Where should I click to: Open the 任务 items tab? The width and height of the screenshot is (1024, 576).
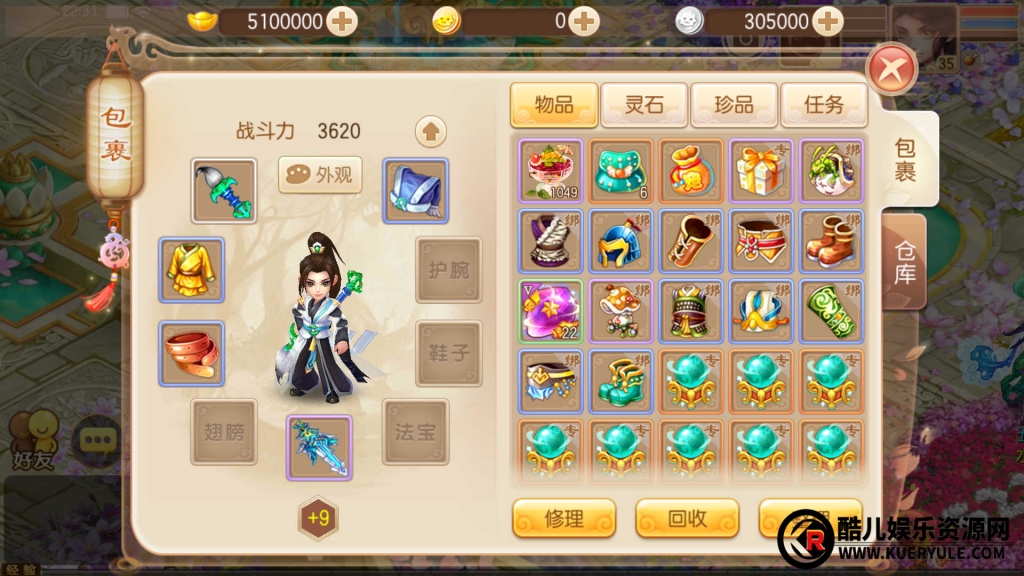[x=823, y=104]
